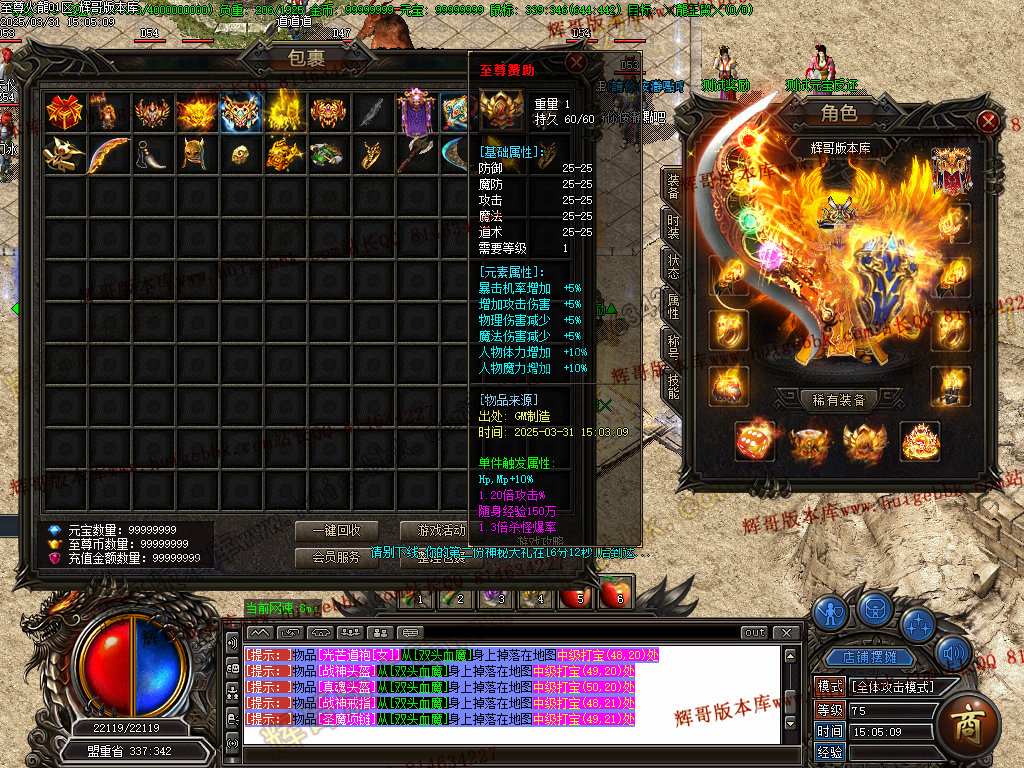Click the 稀有装备 rare equipment button
Screen dimensions: 1024x768
pyautogui.click(x=839, y=400)
